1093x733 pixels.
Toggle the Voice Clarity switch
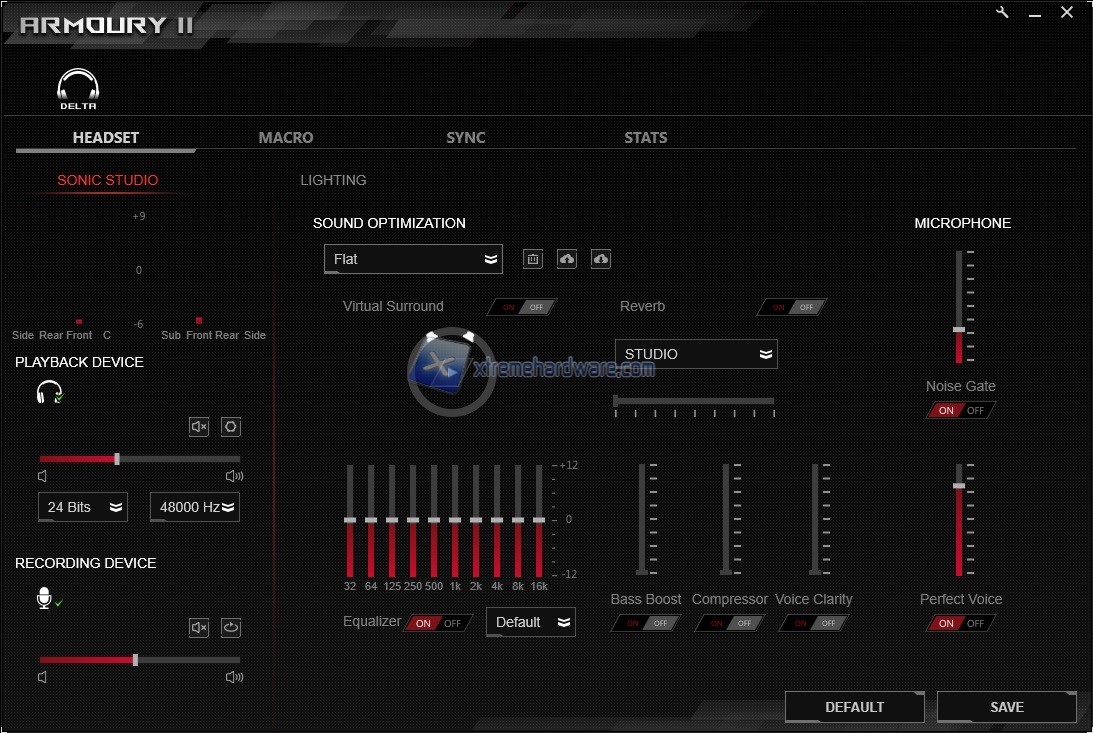pos(814,623)
